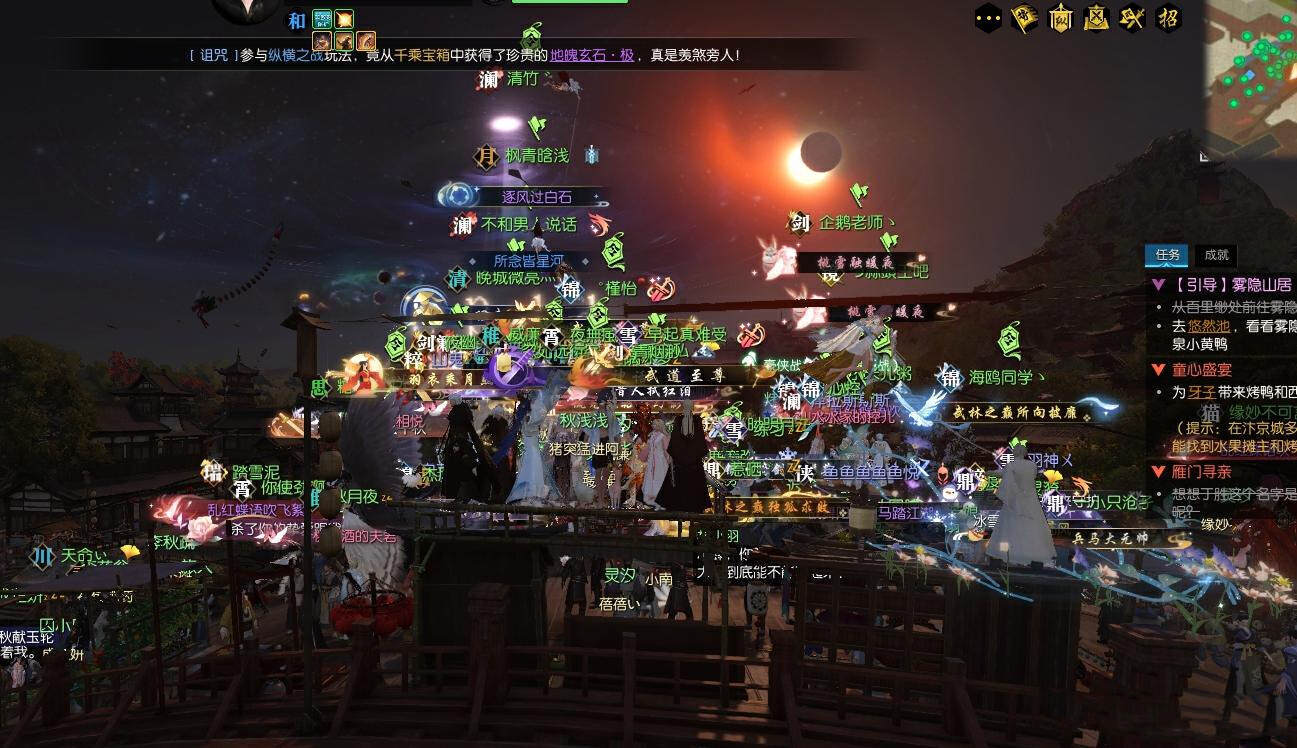1297x748 pixels.
Task: Click the 地魄玄石·极 item link in announcement
Action: click(x=592, y=56)
